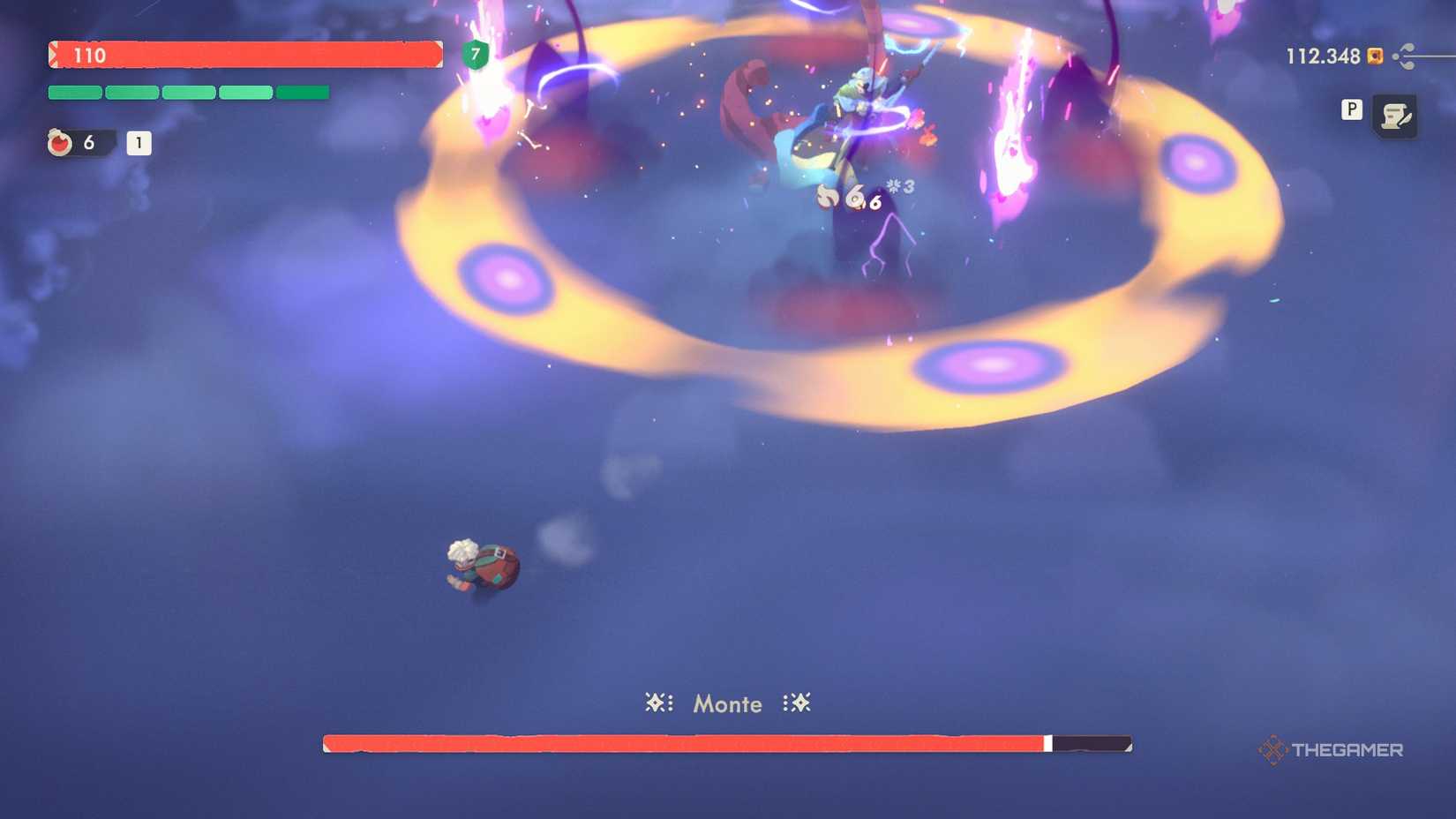The image size is (1456, 819).
Task: Toggle the white item slot showing 1
Action: pyautogui.click(x=139, y=143)
